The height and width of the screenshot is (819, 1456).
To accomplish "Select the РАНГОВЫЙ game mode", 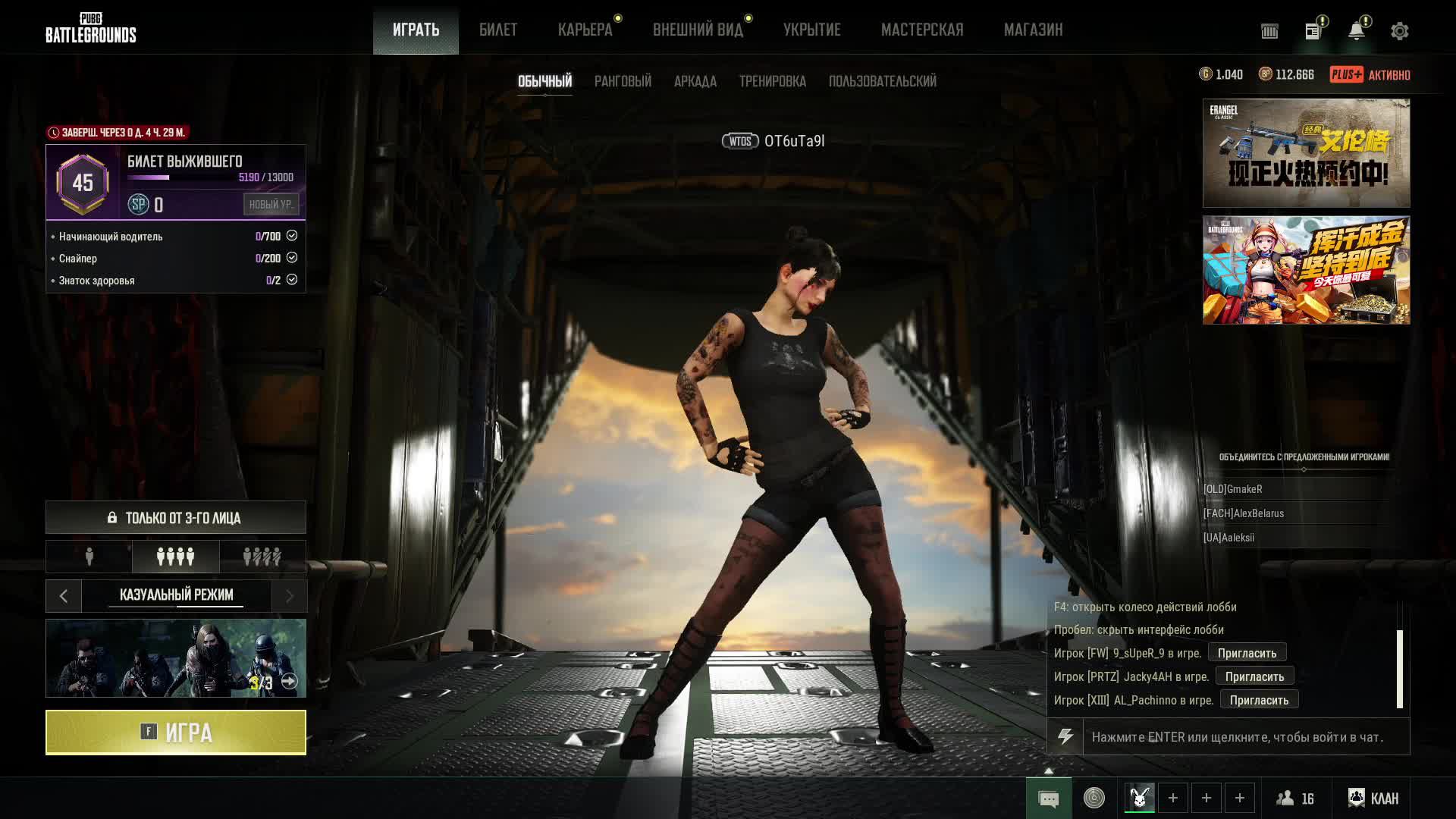I will click(x=623, y=81).
